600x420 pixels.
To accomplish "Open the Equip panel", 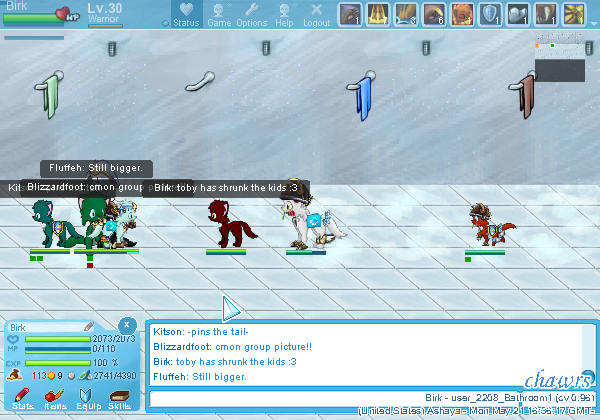I will [x=88, y=395].
